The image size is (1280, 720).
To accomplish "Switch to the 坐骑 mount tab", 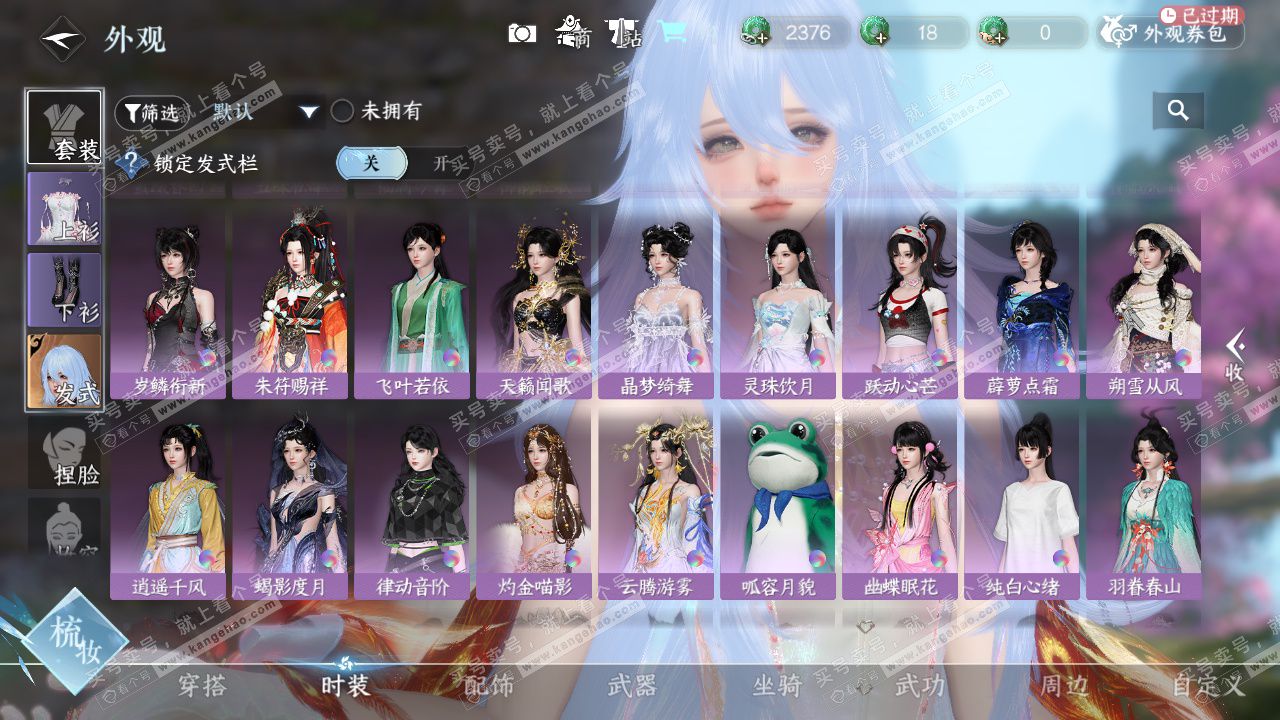I will coord(777,686).
